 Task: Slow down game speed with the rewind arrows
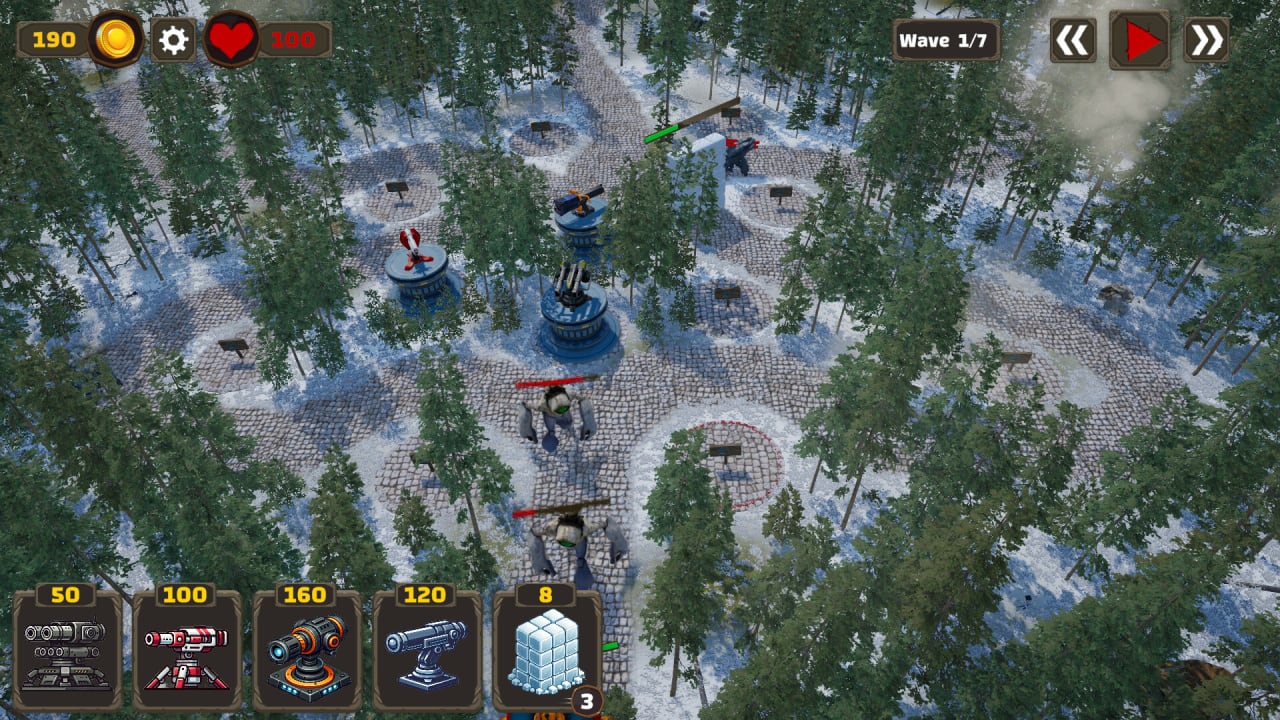click(1072, 40)
